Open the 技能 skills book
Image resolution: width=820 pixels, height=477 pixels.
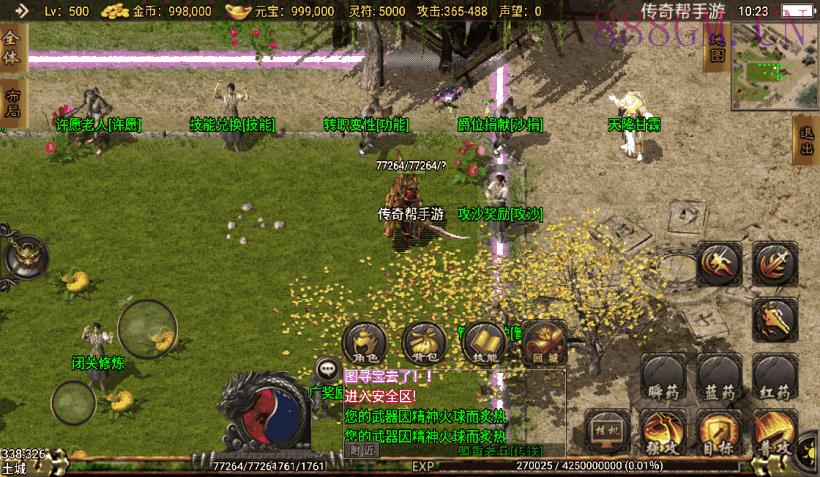(485, 344)
